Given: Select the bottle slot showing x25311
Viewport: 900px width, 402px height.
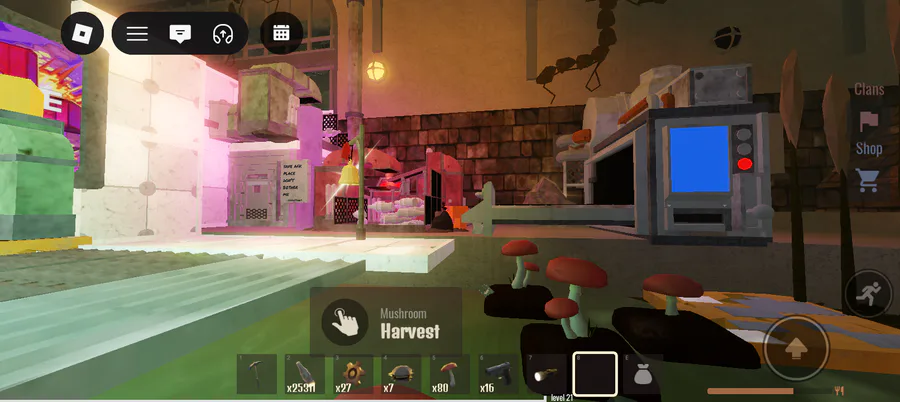Looking at the screenshot, I should pyautogui.click(x=305, y=374).
